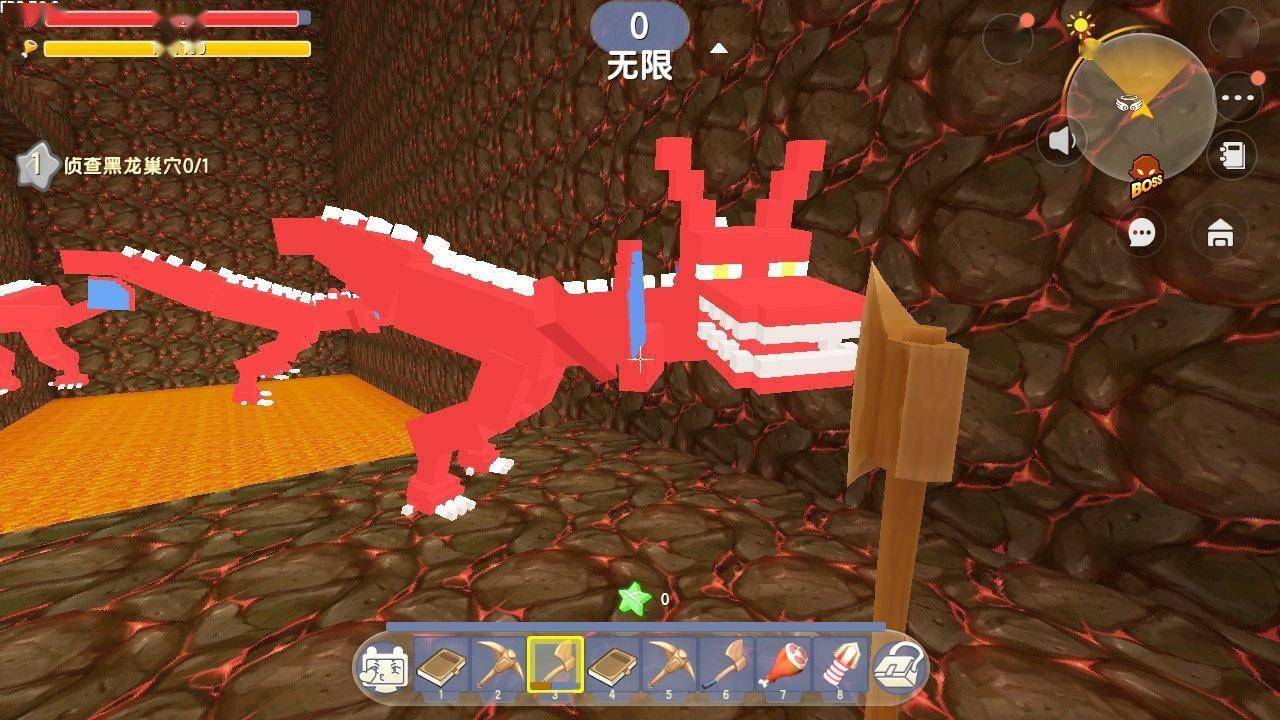
Task: Toggle the speaker sound button
Action: [x=1061, y=141]
